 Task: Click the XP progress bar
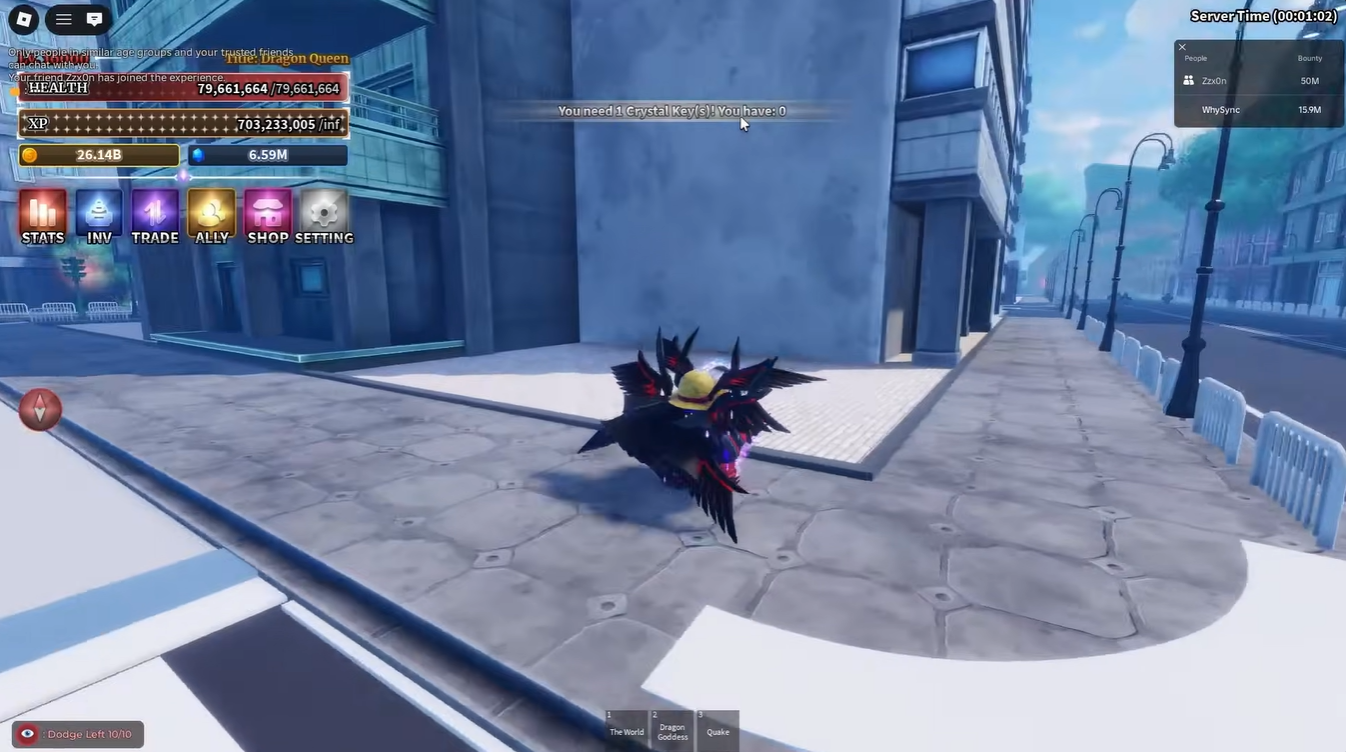coord(183,122)
